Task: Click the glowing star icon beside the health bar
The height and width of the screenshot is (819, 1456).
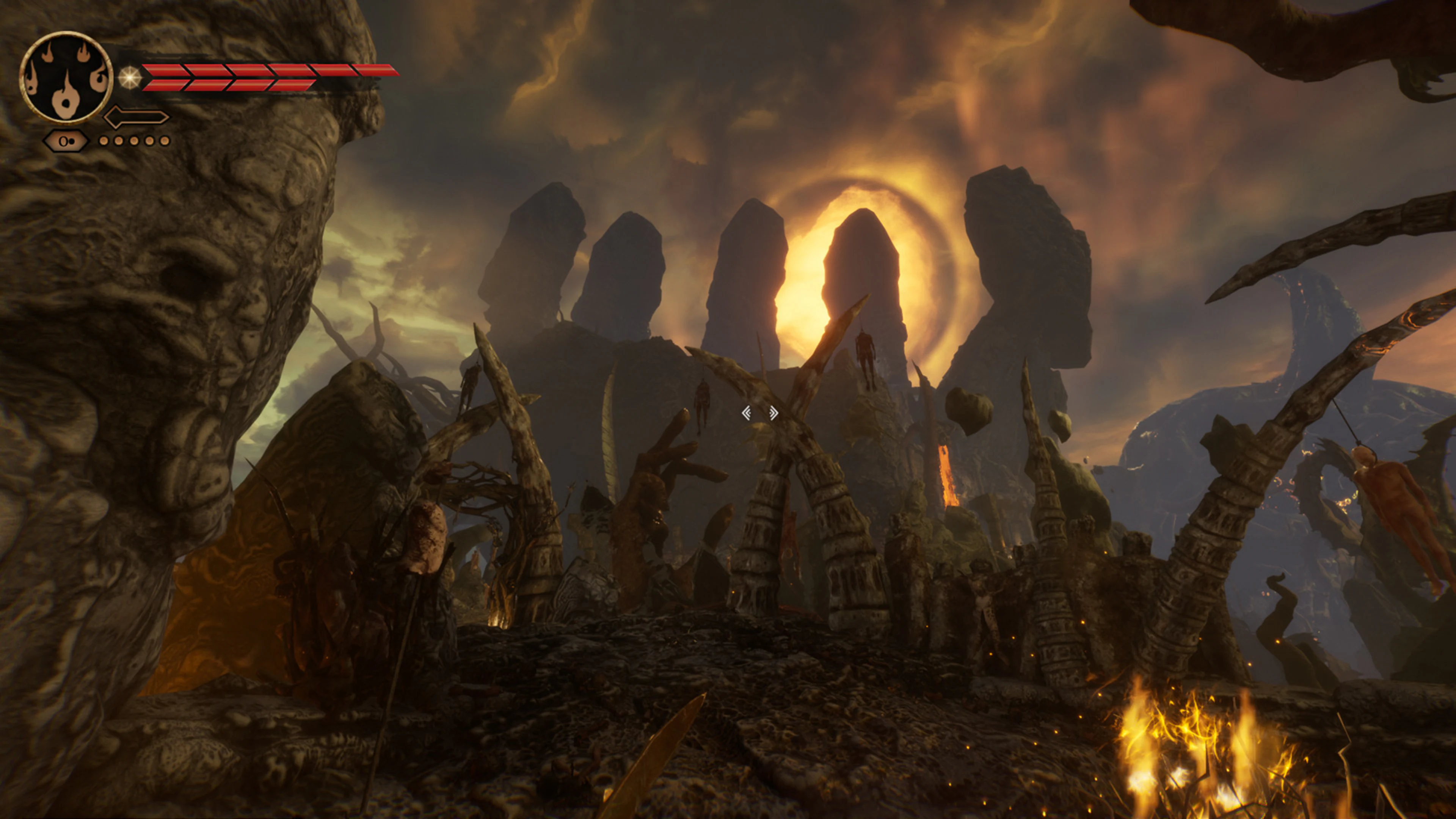Action: click(129, 78)
